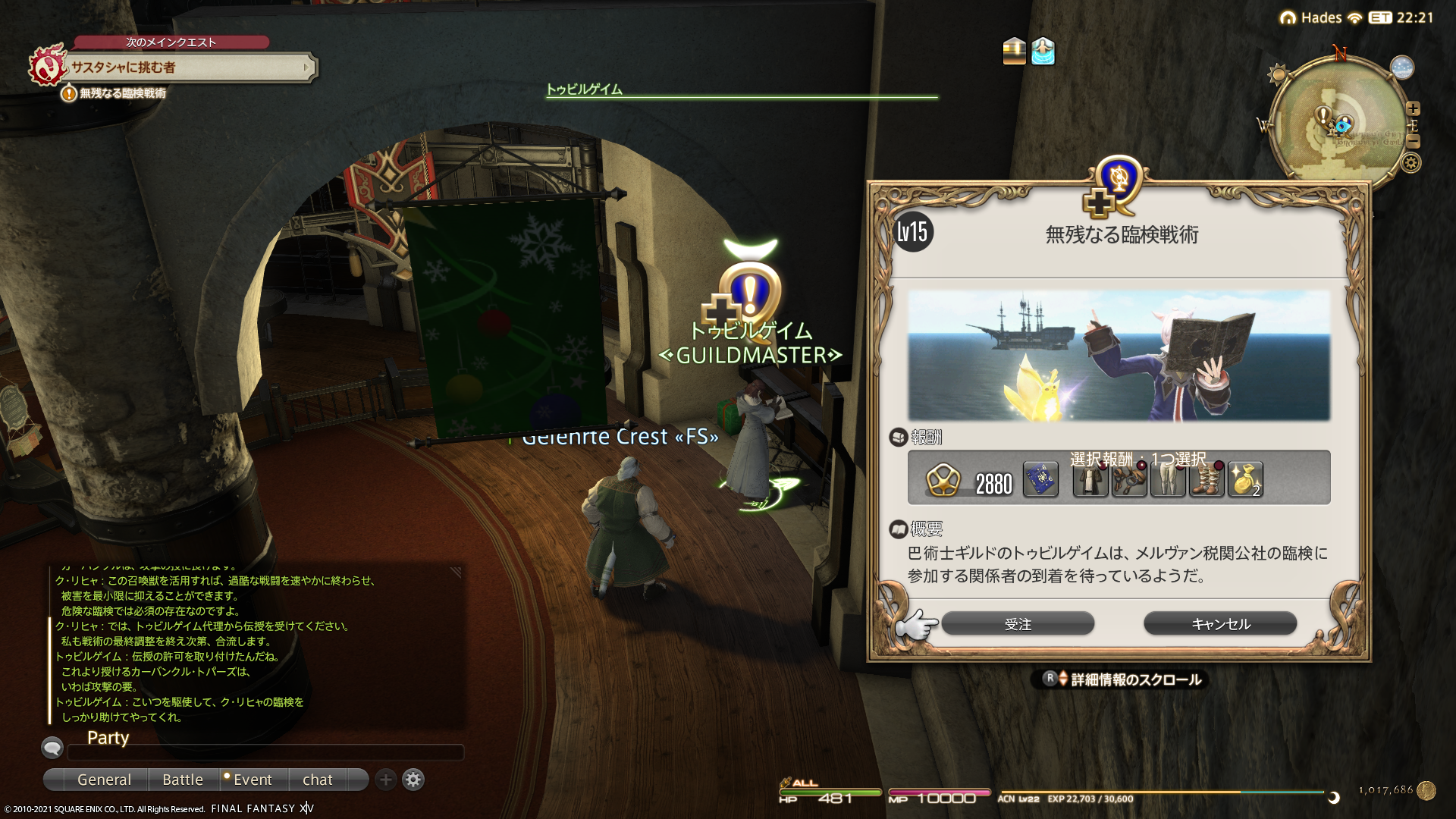Accept the quest with the 受注 button
This screenshot has width=1456, height=819.
pos(1018,624)
